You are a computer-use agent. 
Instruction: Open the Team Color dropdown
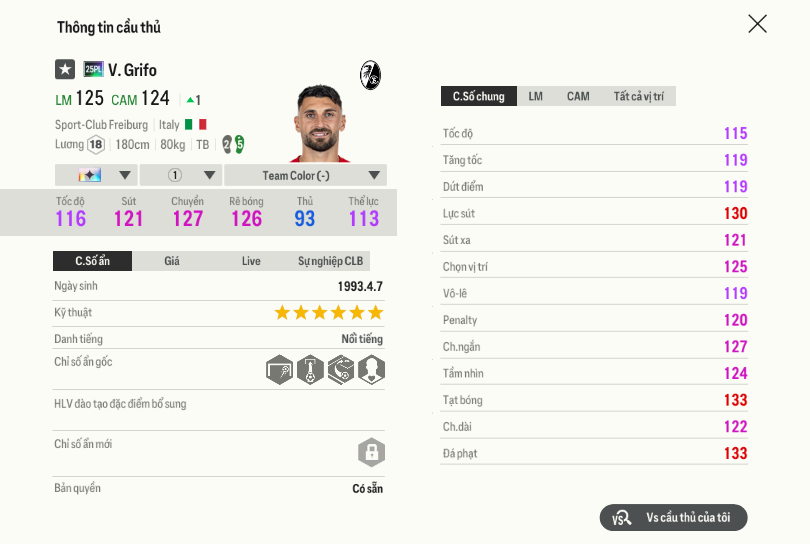305,175
